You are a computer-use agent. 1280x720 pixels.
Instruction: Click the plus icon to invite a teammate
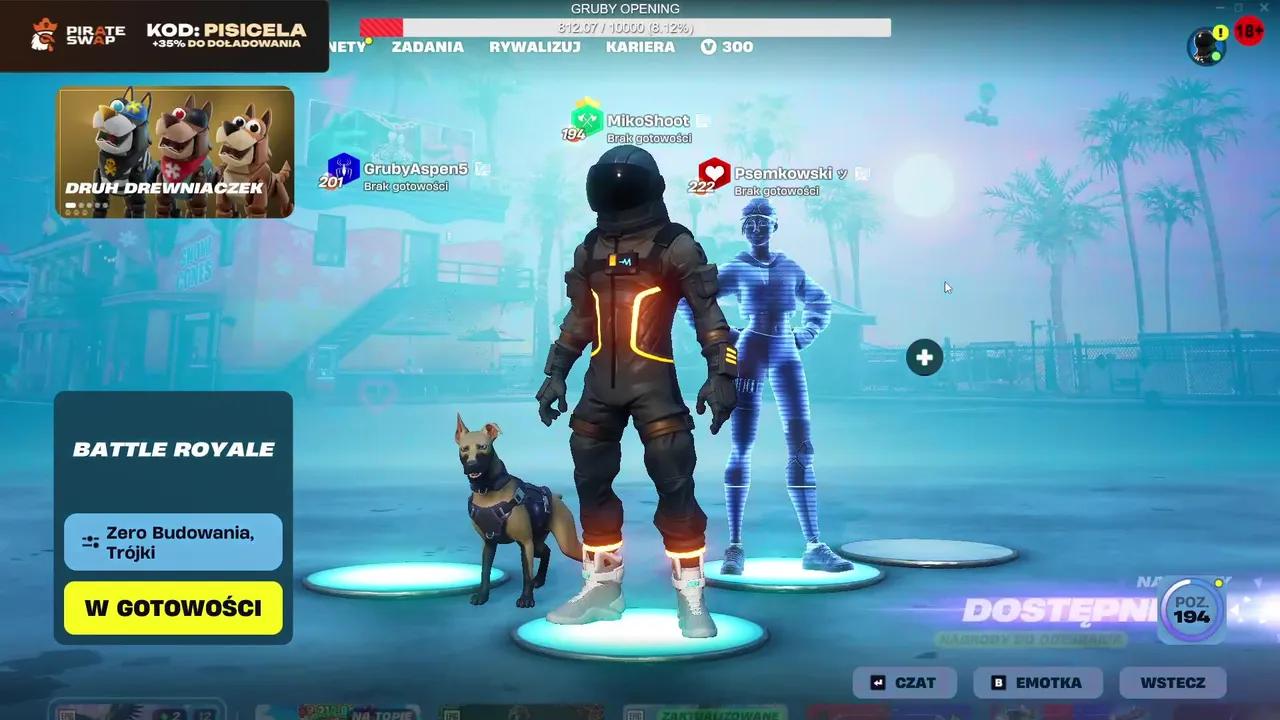(x=923, y=356)
